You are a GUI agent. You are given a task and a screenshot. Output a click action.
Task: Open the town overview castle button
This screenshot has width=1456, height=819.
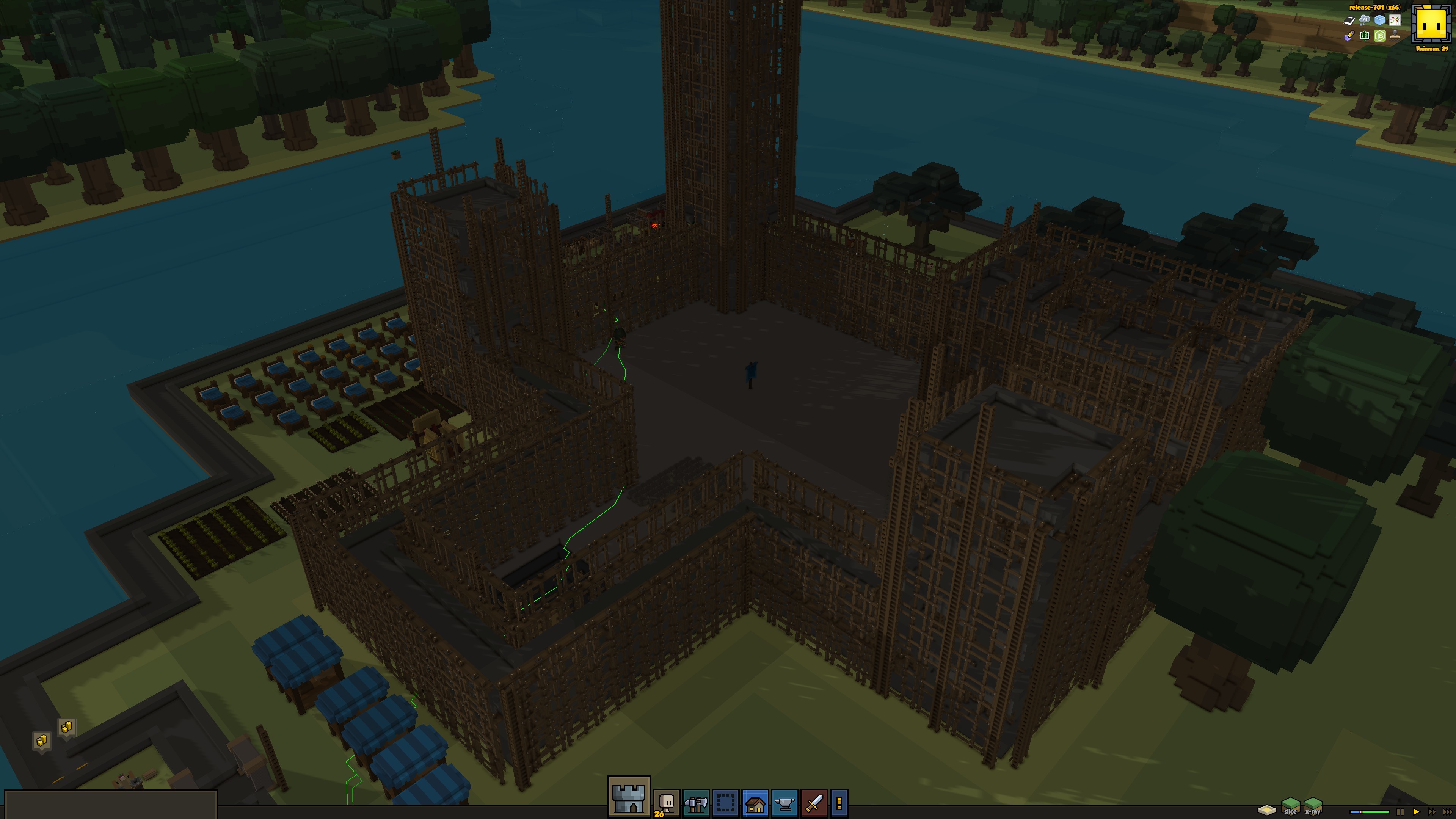(x=629, y=797)
